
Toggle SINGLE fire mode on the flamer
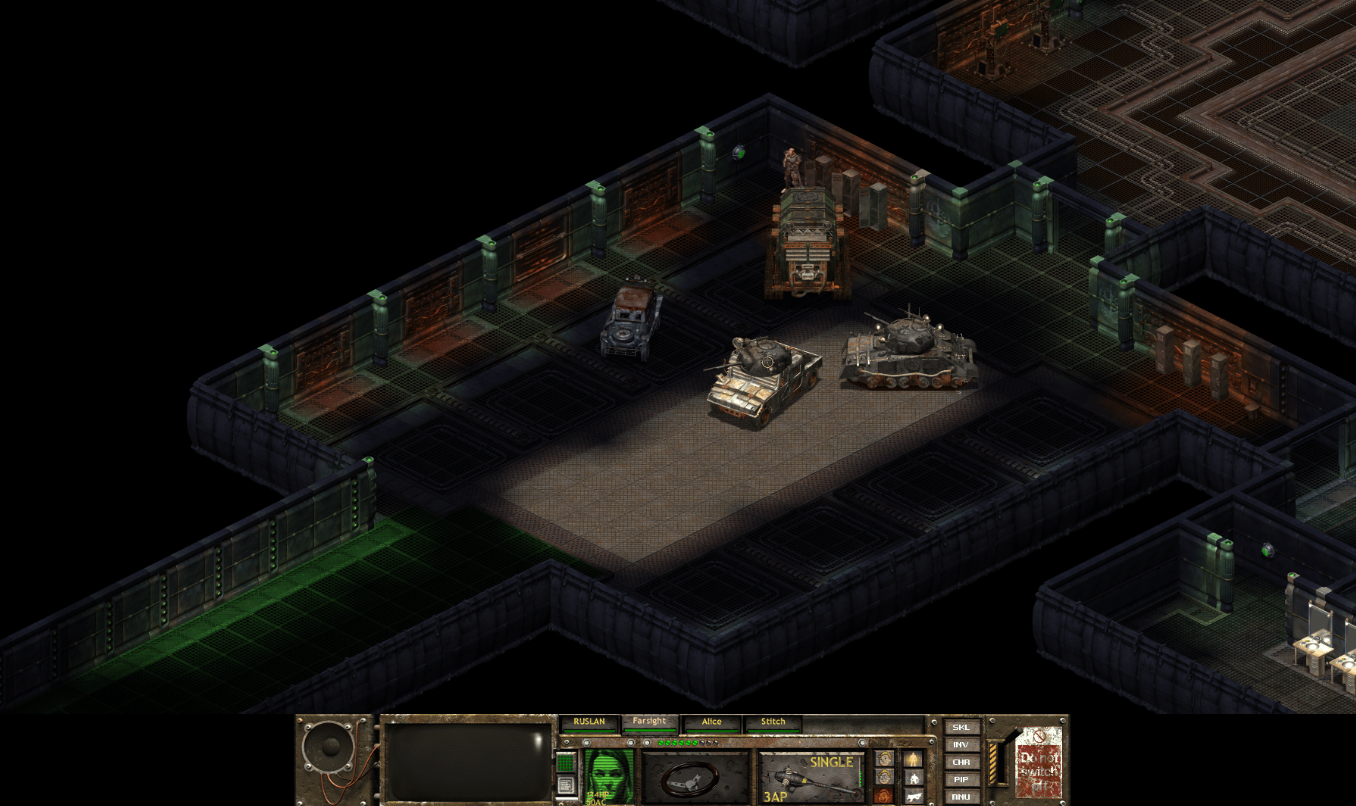(x=832, y=762)
